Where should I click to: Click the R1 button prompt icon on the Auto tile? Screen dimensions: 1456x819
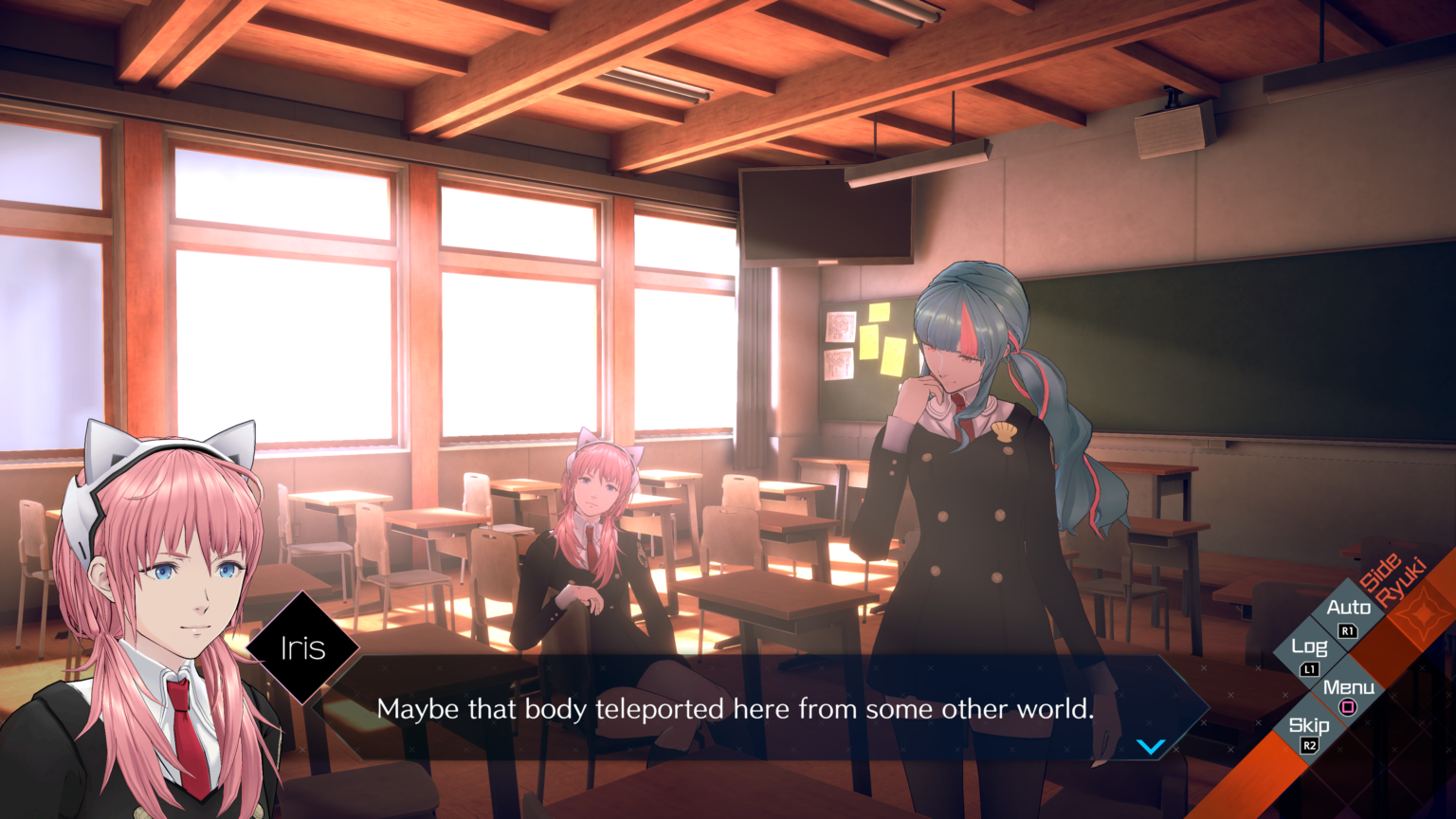[1348, 631]
